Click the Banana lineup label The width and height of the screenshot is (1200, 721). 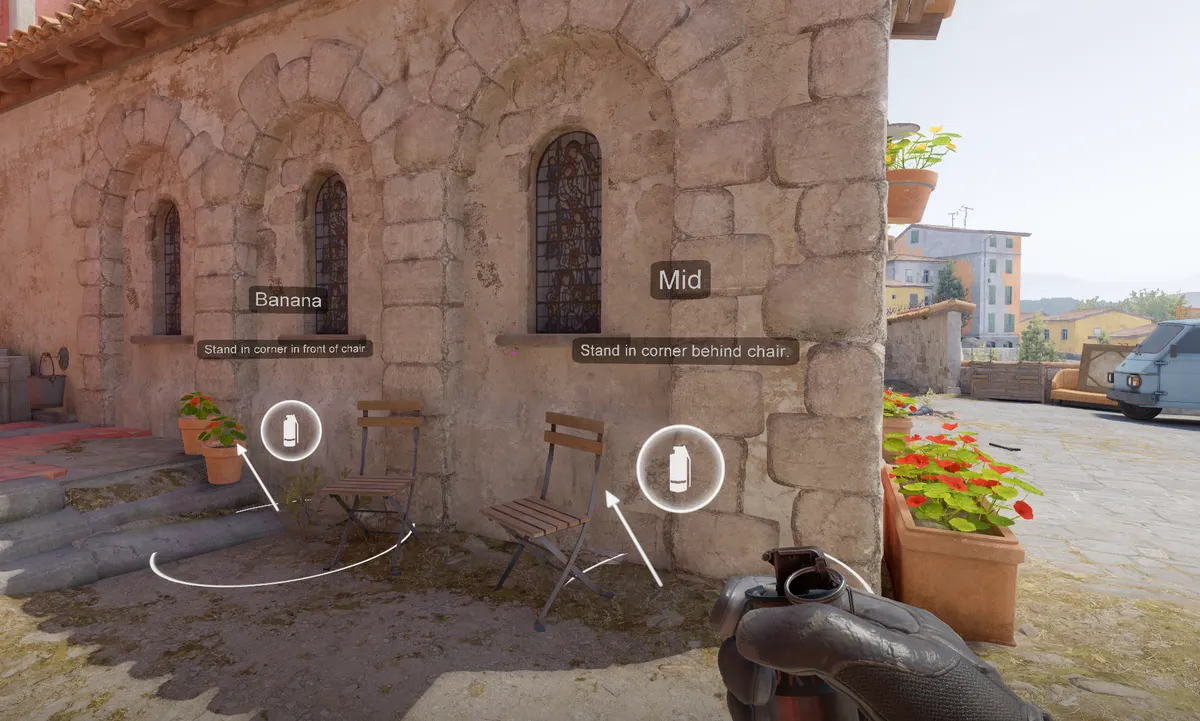coord(288,299)
